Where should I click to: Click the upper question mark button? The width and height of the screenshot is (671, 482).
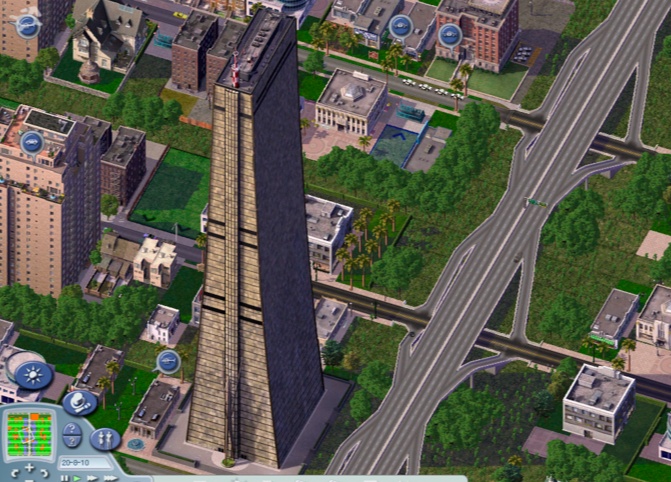point(72,429)
